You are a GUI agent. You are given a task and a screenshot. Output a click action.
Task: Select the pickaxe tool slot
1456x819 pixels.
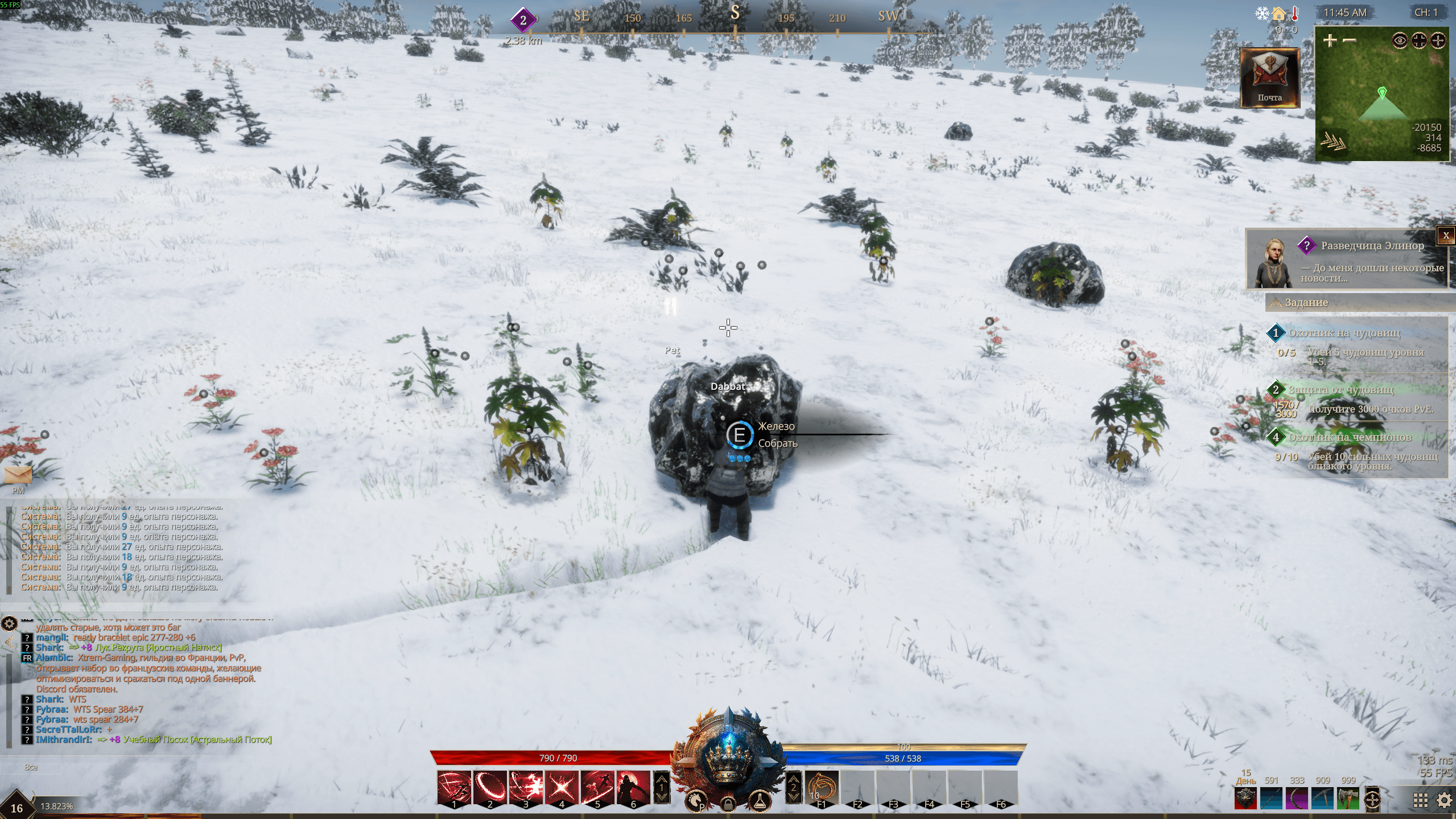[x=1323, y=797]
